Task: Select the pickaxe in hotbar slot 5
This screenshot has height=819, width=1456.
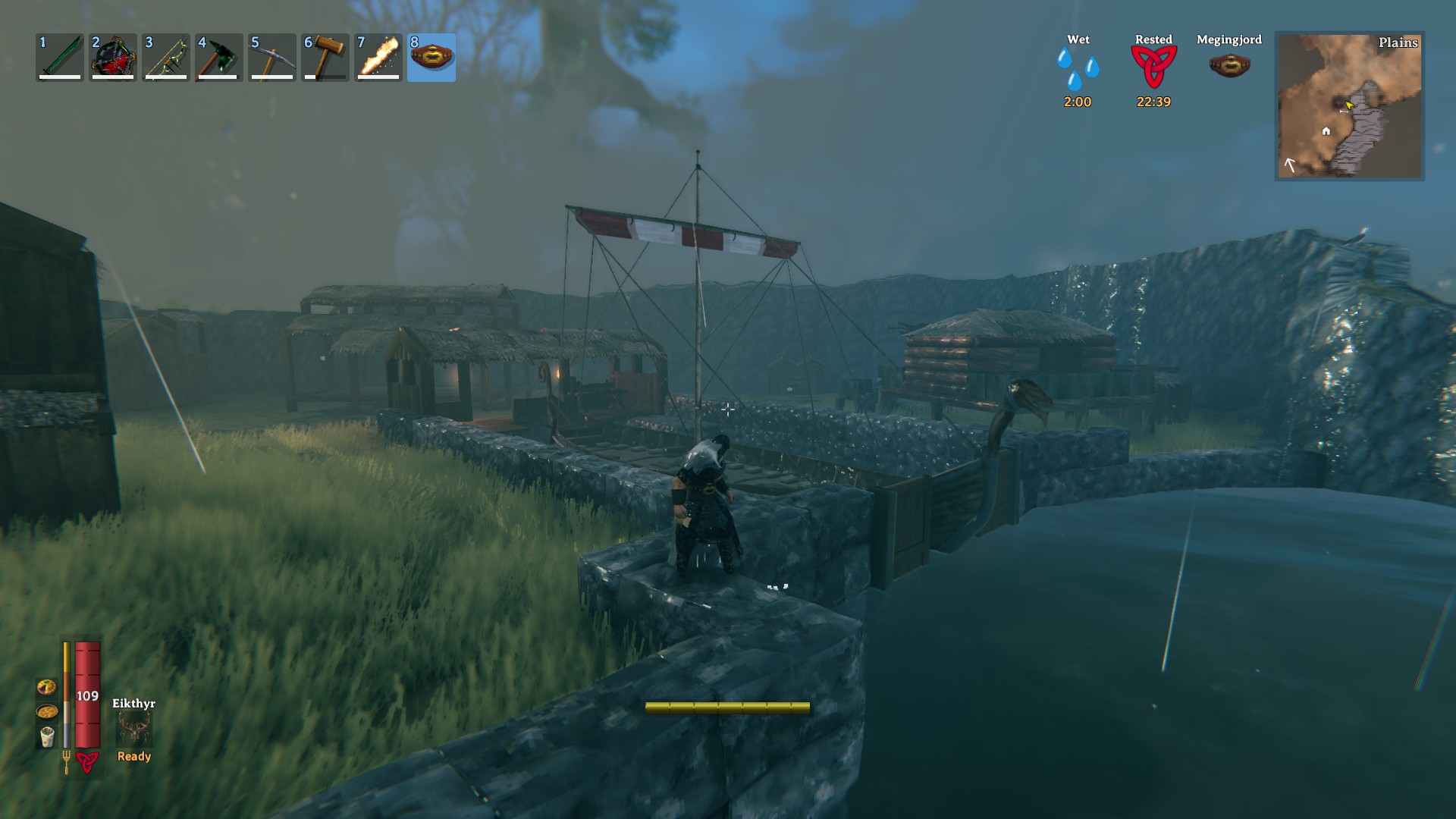Action: click(x=271, y=57)
